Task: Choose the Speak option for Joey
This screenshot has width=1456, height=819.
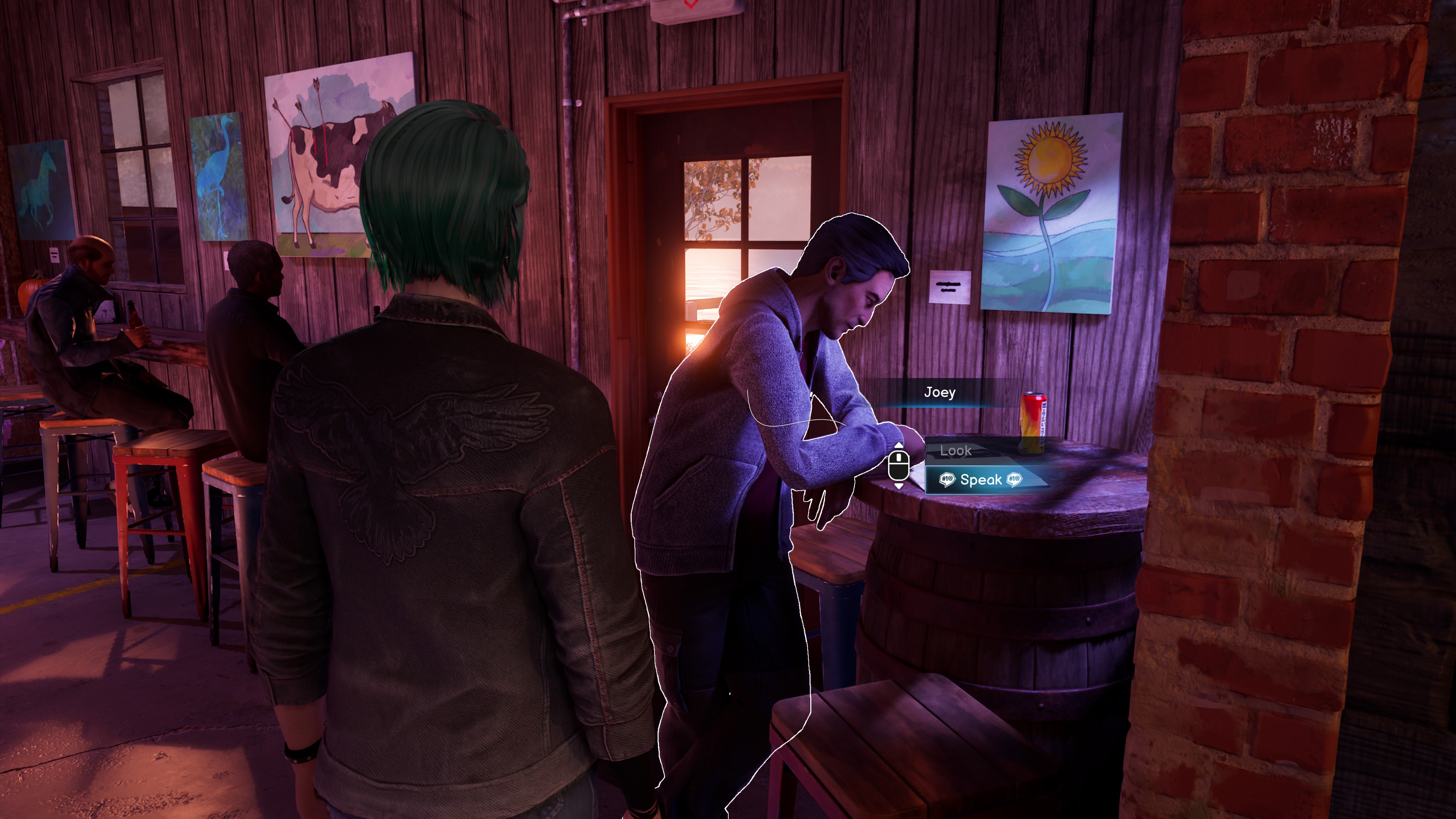Action: pyautogui.click(x=981, y=480)
